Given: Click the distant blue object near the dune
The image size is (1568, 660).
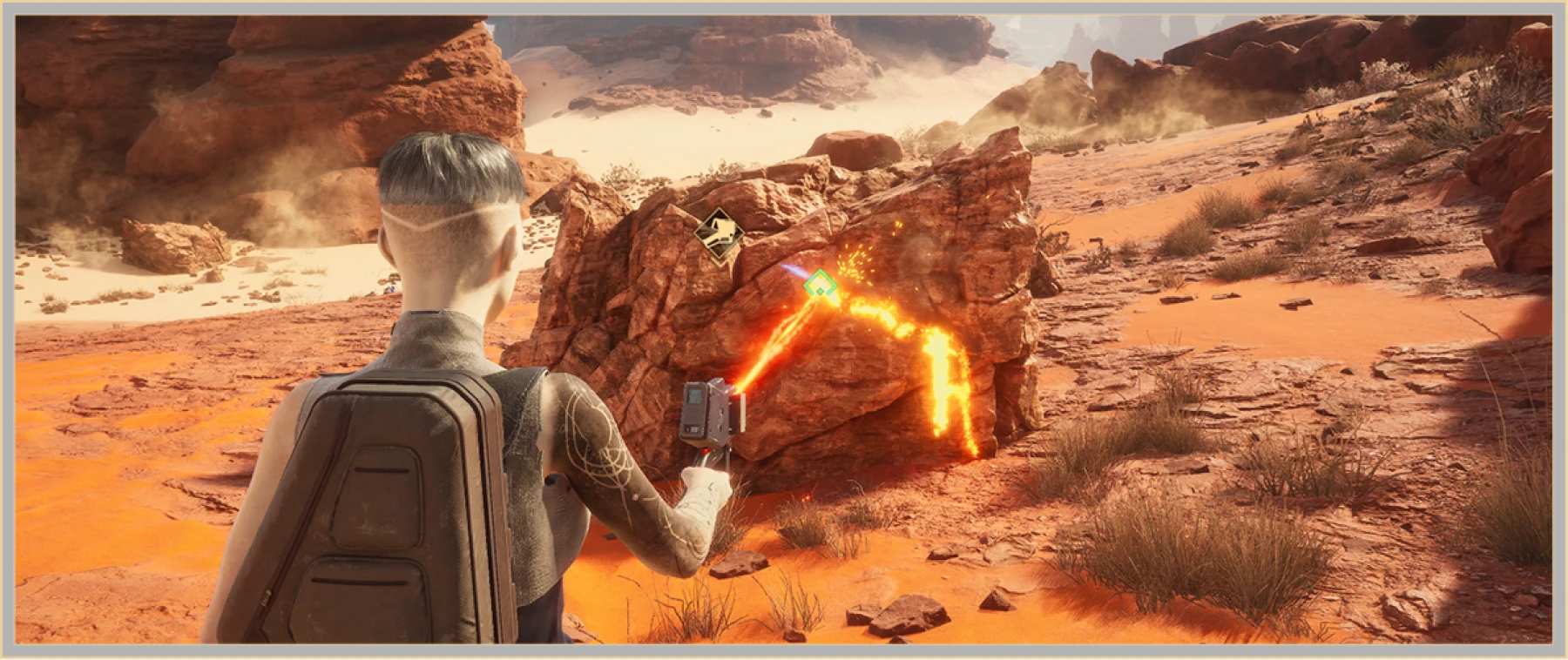Looking at the screenshot, I should pyautogui.click(x=389, y=289).
